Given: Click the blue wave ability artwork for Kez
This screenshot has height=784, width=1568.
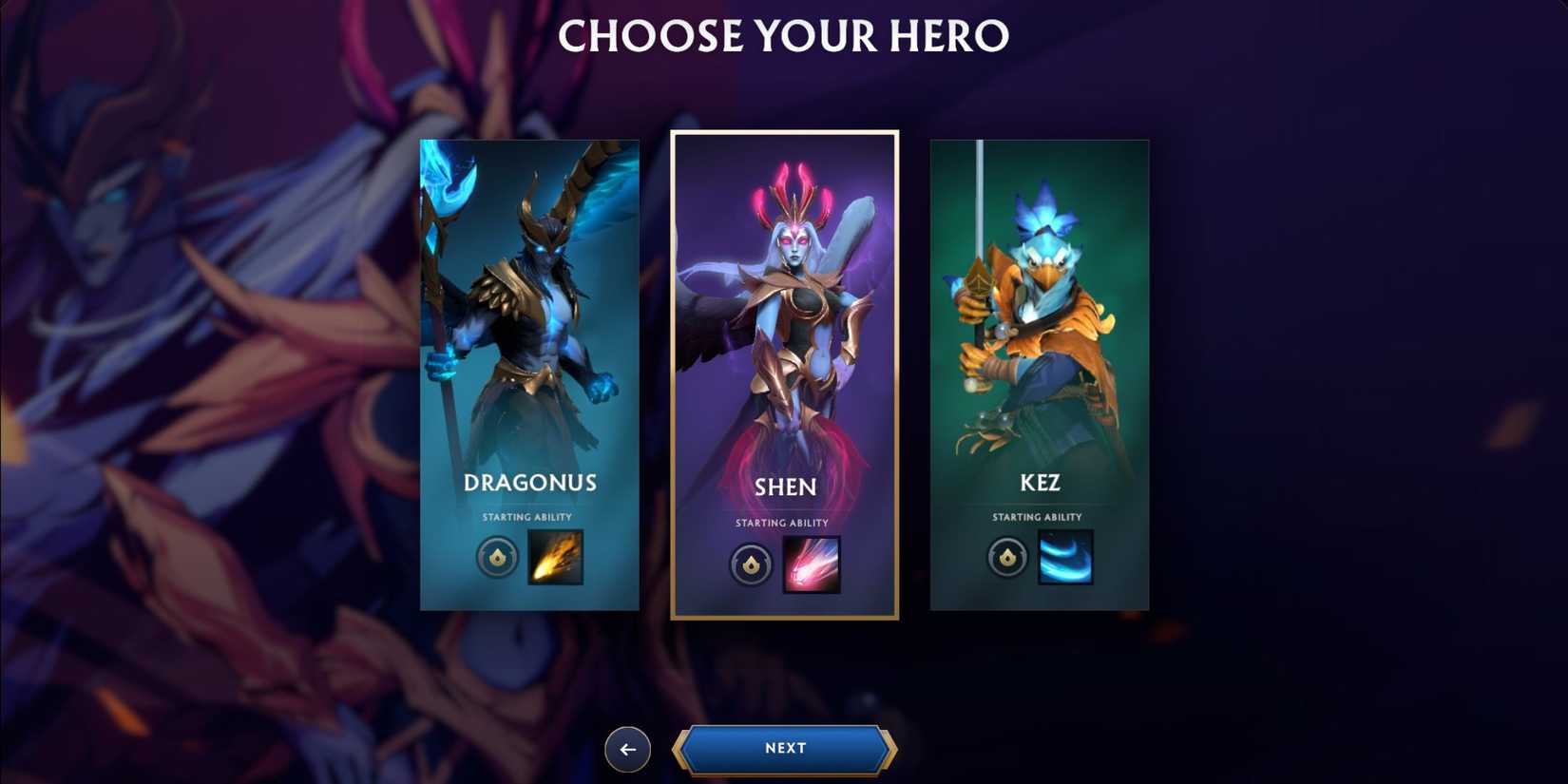Looking at the screenshot, I should click(x=1064, y=558).
